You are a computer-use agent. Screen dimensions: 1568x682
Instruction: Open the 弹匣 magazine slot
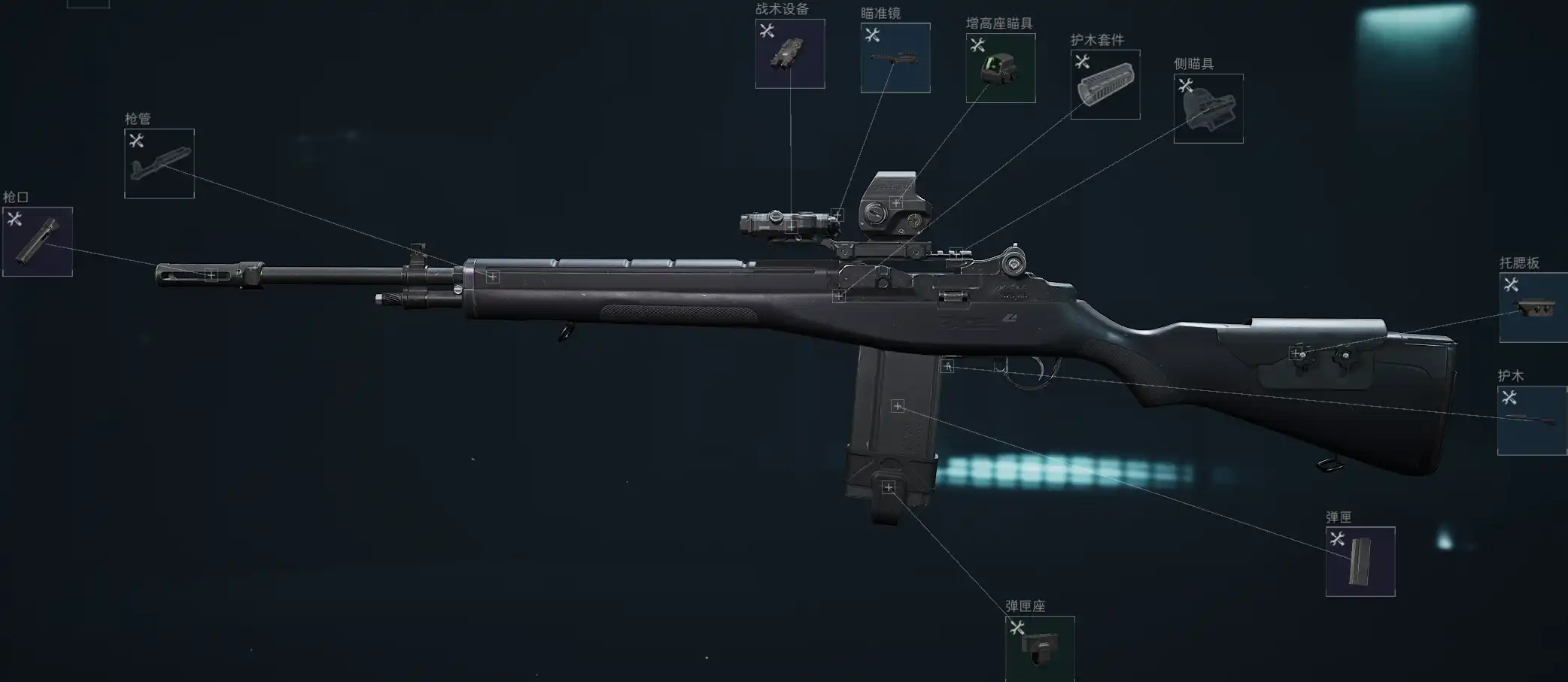(1360, 562)
